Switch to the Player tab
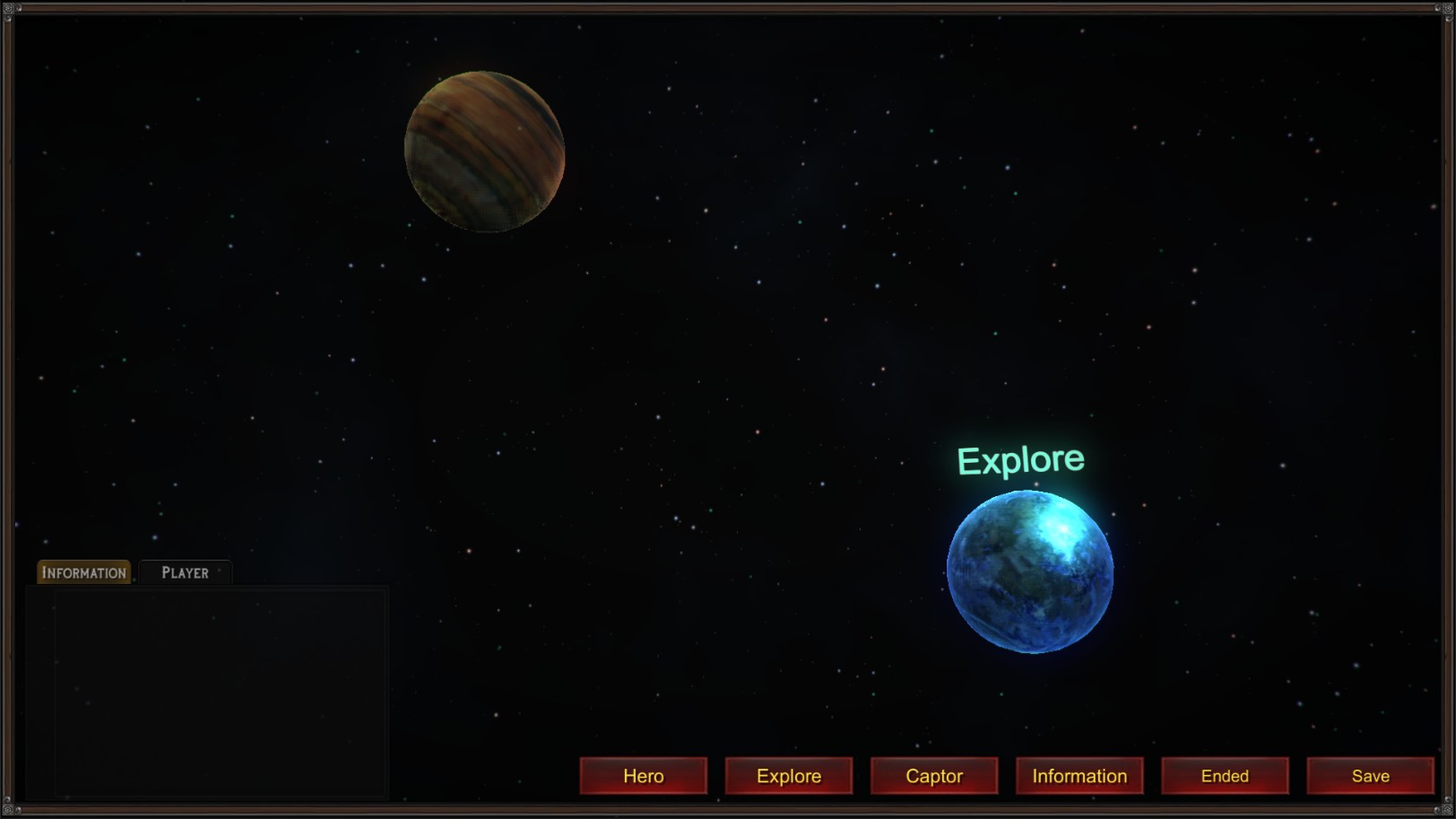 [185, 571]
